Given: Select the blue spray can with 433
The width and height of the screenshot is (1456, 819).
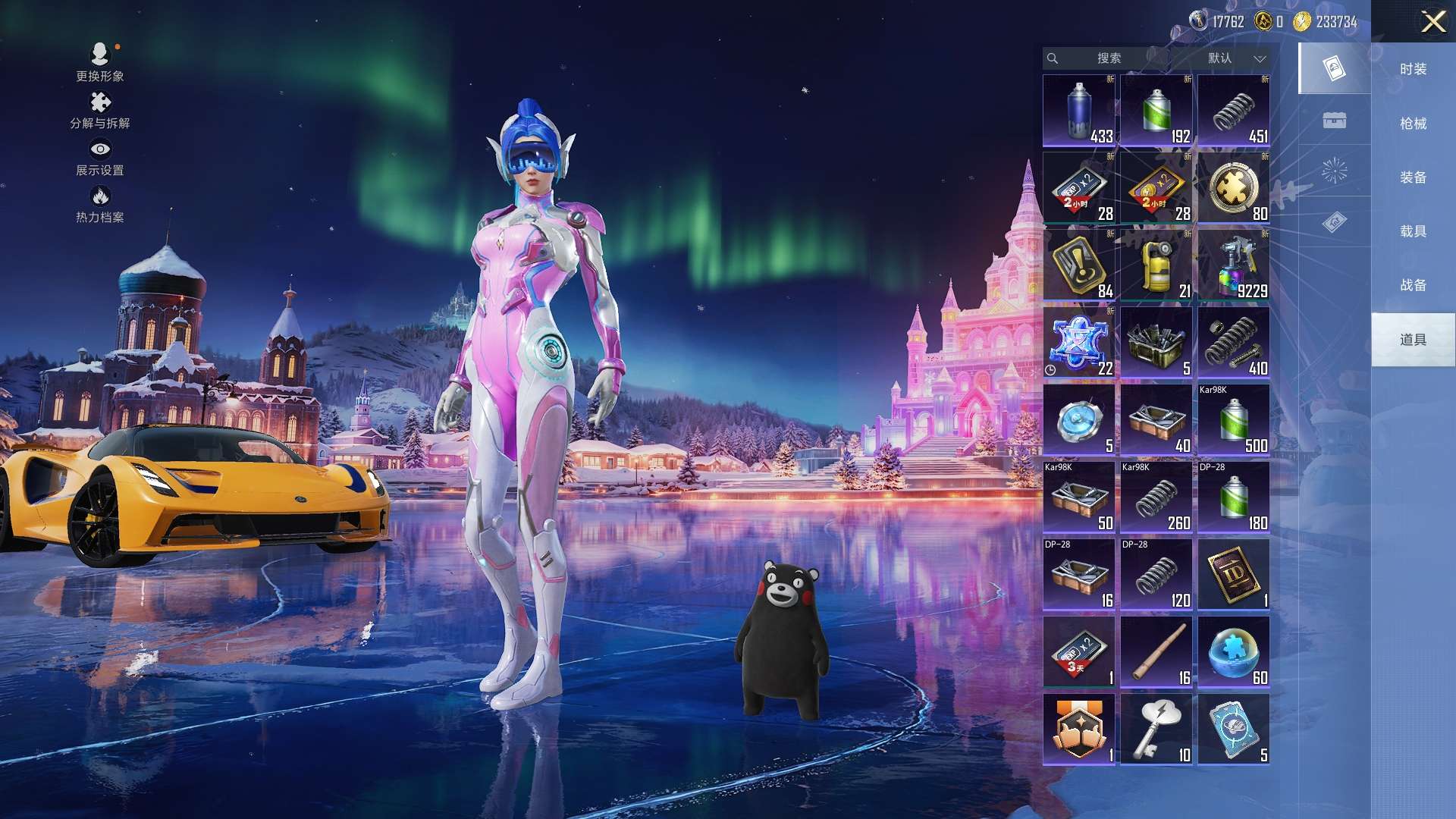Looking at the screenshot, I should tap(1078, 111).
